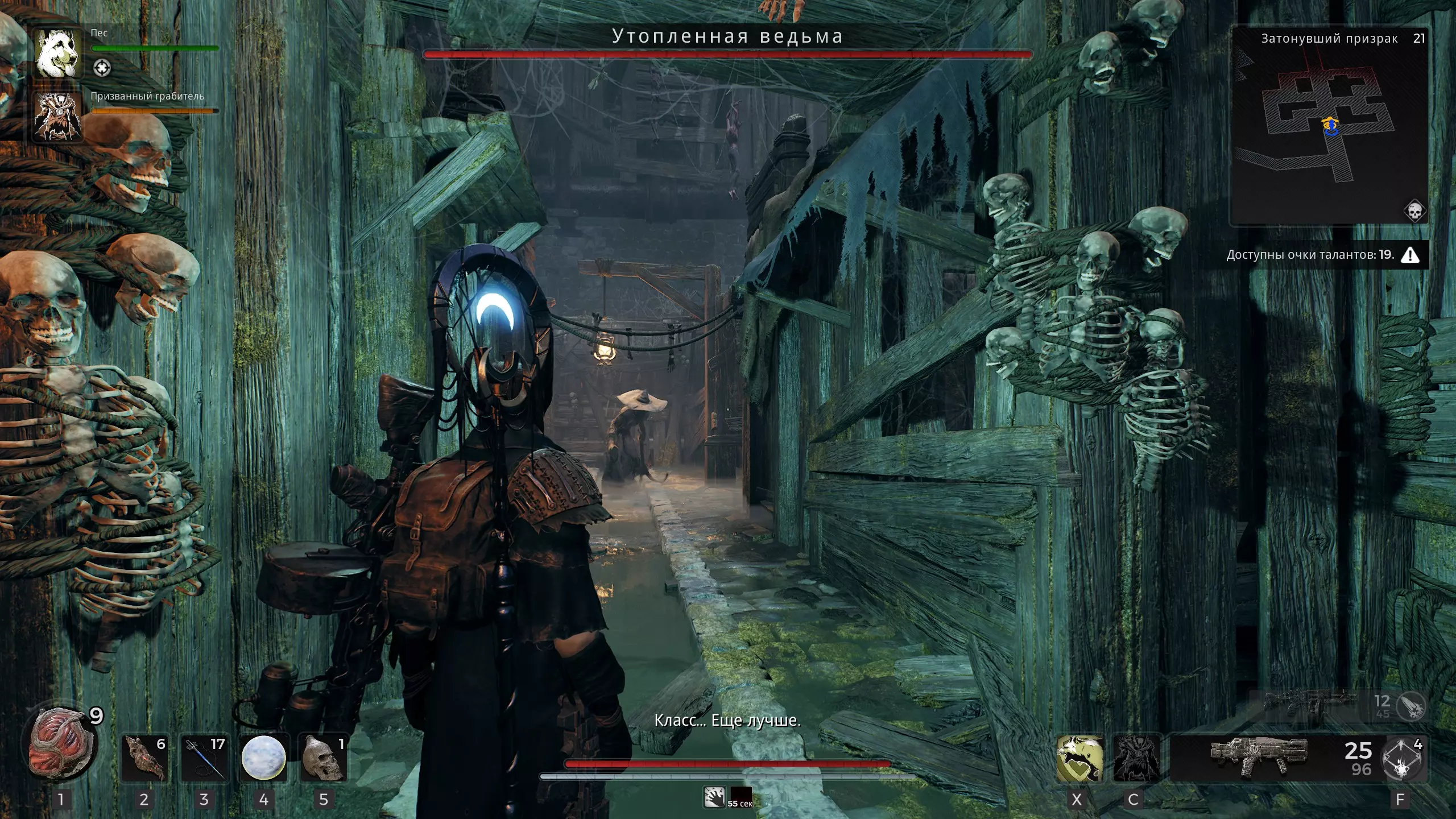
Task: Select the summoned reaver portrait
Action: [x=57, y=117]
